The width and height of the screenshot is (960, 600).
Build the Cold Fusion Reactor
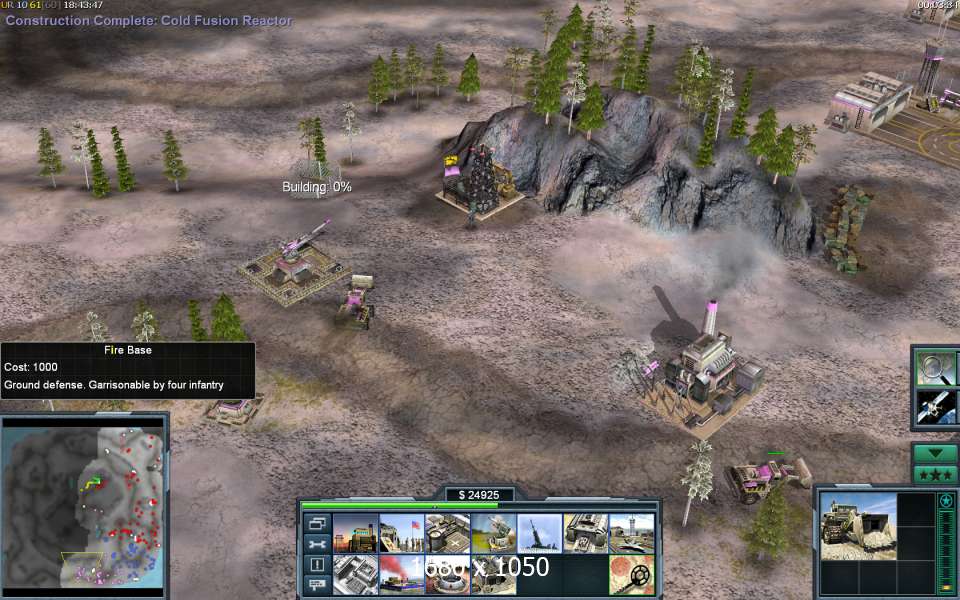pos(355,533)
